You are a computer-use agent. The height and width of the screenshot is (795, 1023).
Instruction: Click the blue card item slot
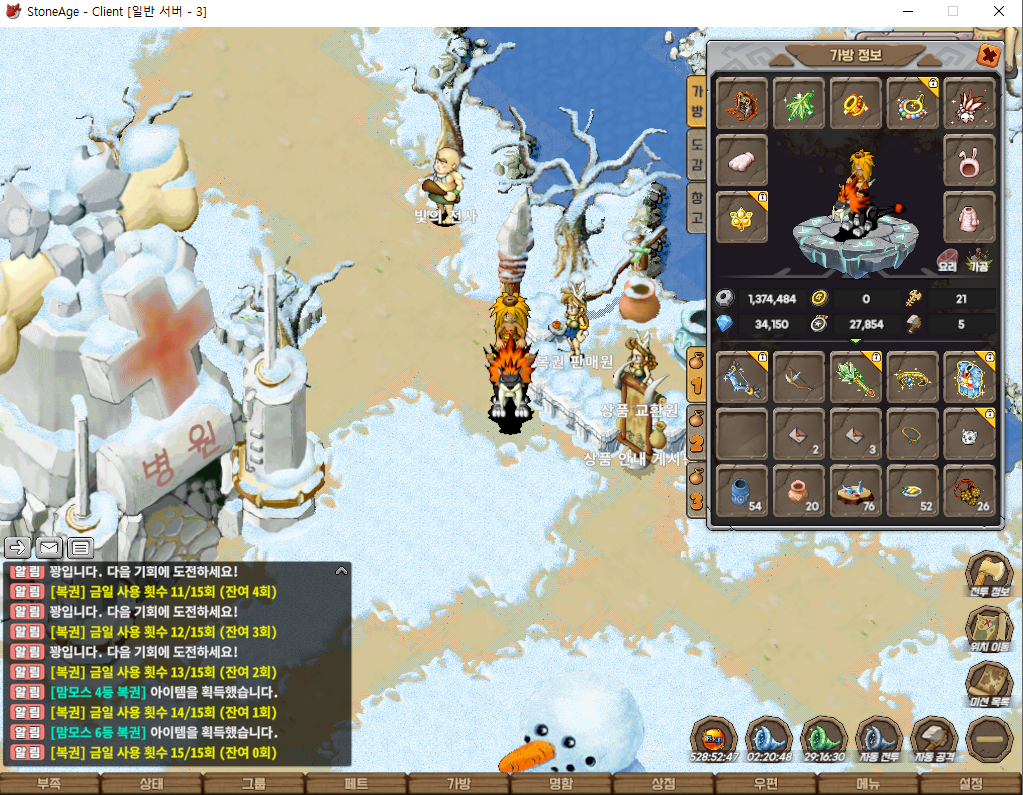970,378
